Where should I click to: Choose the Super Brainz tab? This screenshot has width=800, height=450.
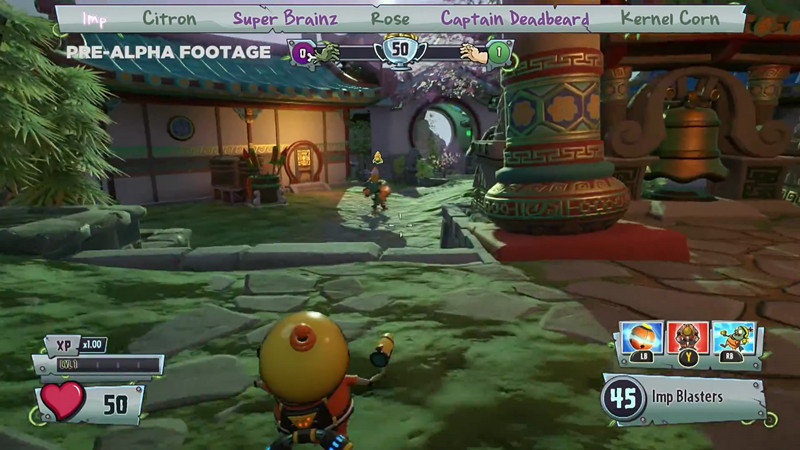click(286, 19)
